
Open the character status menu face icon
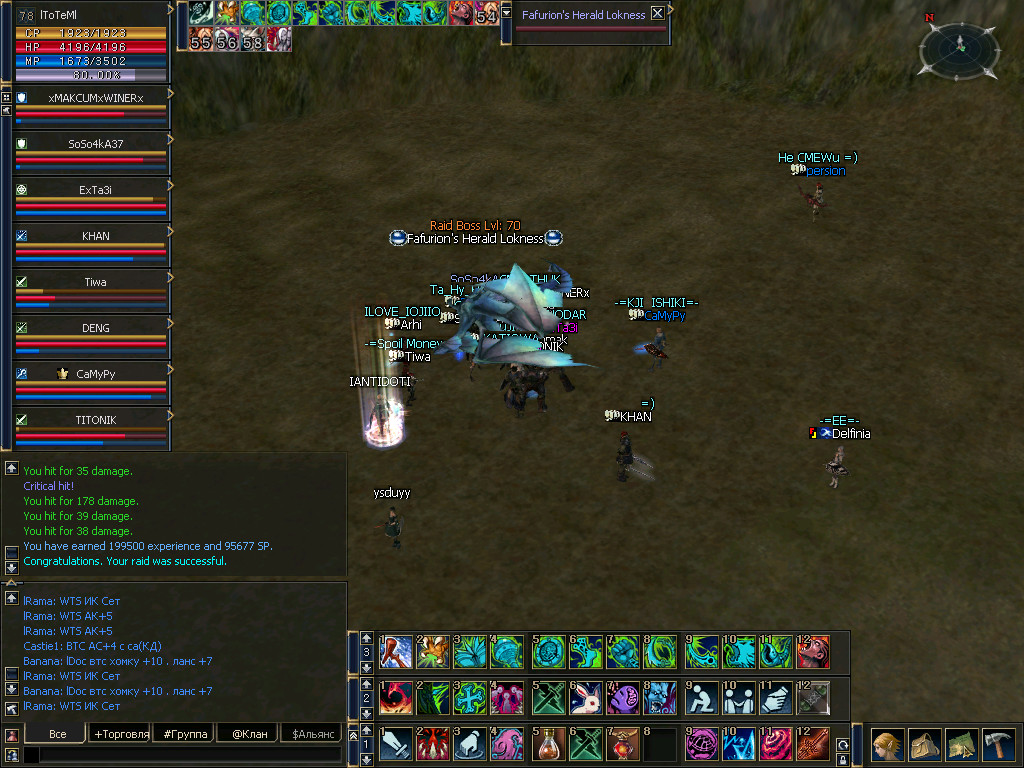point(886,745)
